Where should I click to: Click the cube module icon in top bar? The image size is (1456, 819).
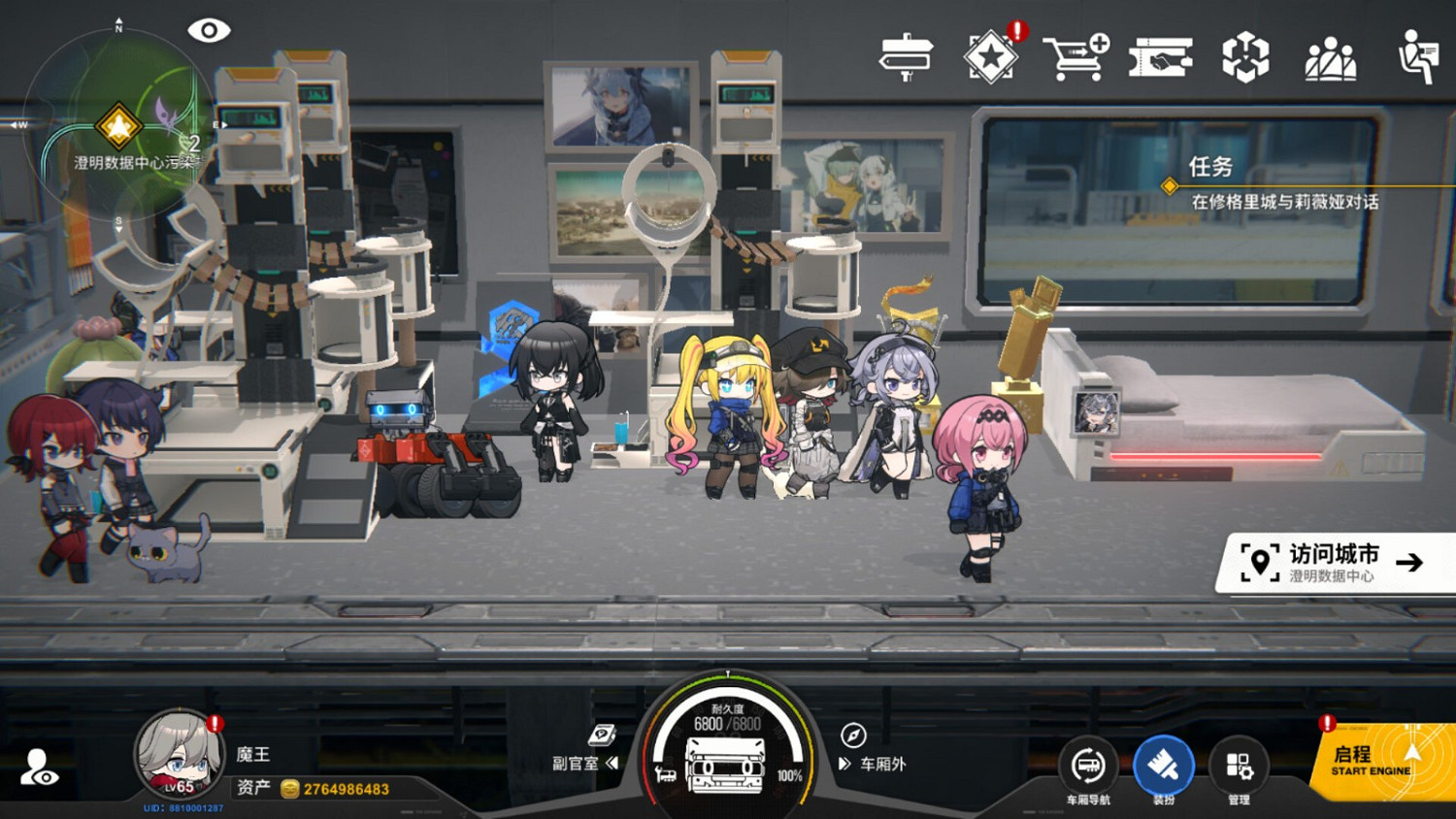tap(1246, 56)
